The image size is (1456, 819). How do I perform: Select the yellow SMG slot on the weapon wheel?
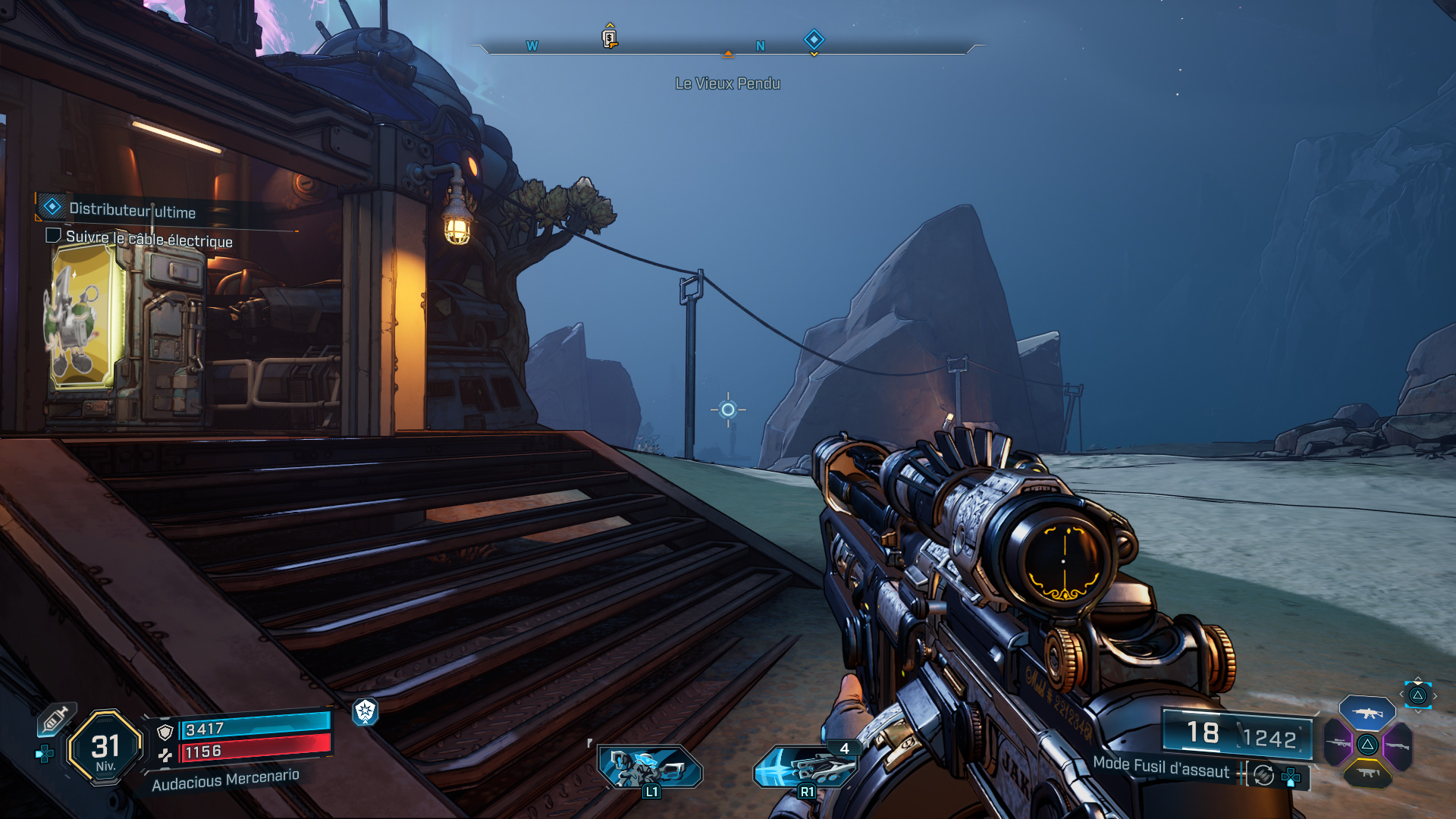pyautogui.click(x=1369, y=773)
